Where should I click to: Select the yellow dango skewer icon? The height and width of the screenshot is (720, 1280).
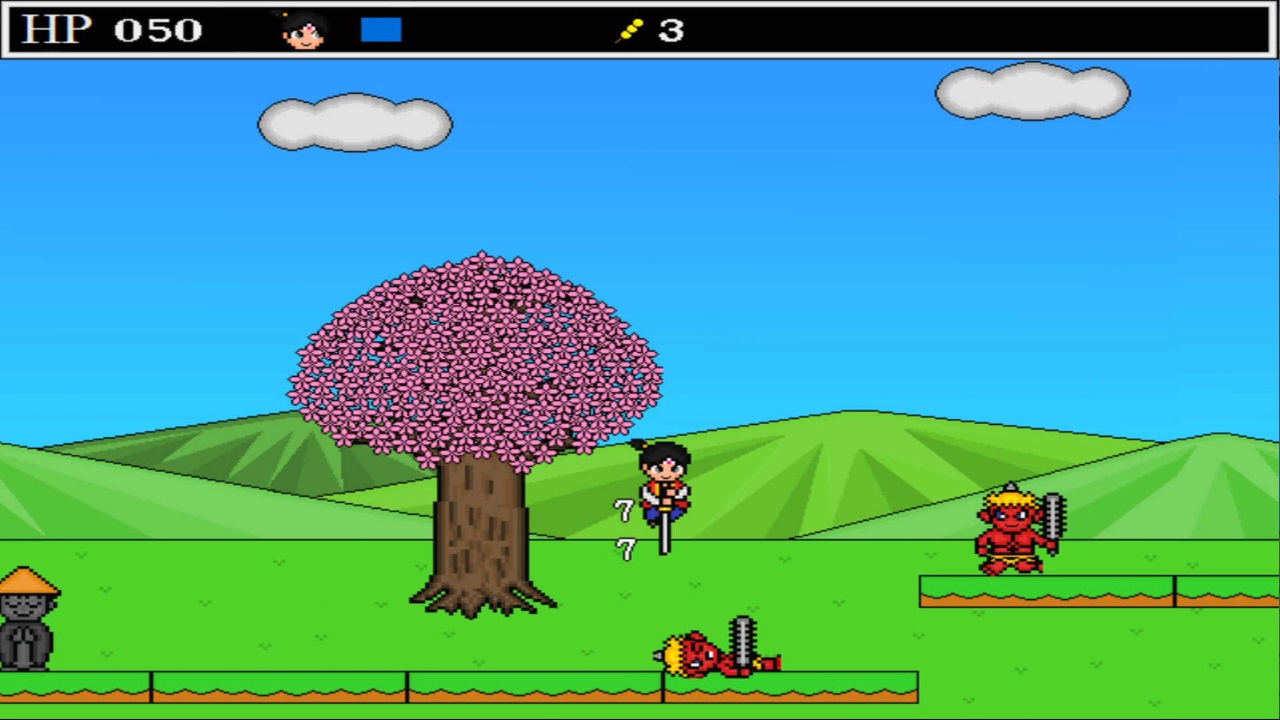tap(632, 28)
